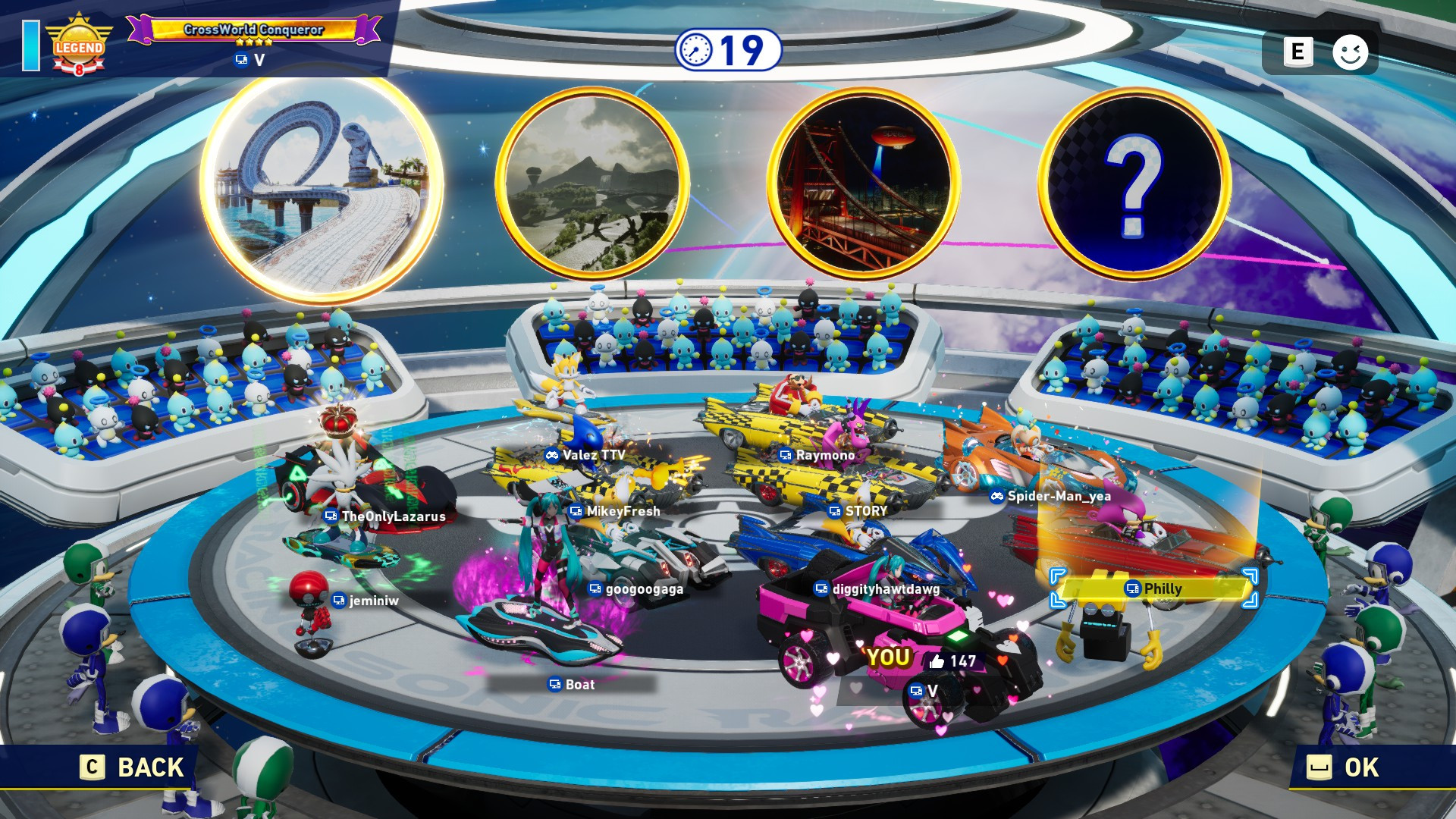Screen dimensions: 1456x819
Task: Select the Spider-Man_yea player name tag
Action: [x=1051, y=496]
